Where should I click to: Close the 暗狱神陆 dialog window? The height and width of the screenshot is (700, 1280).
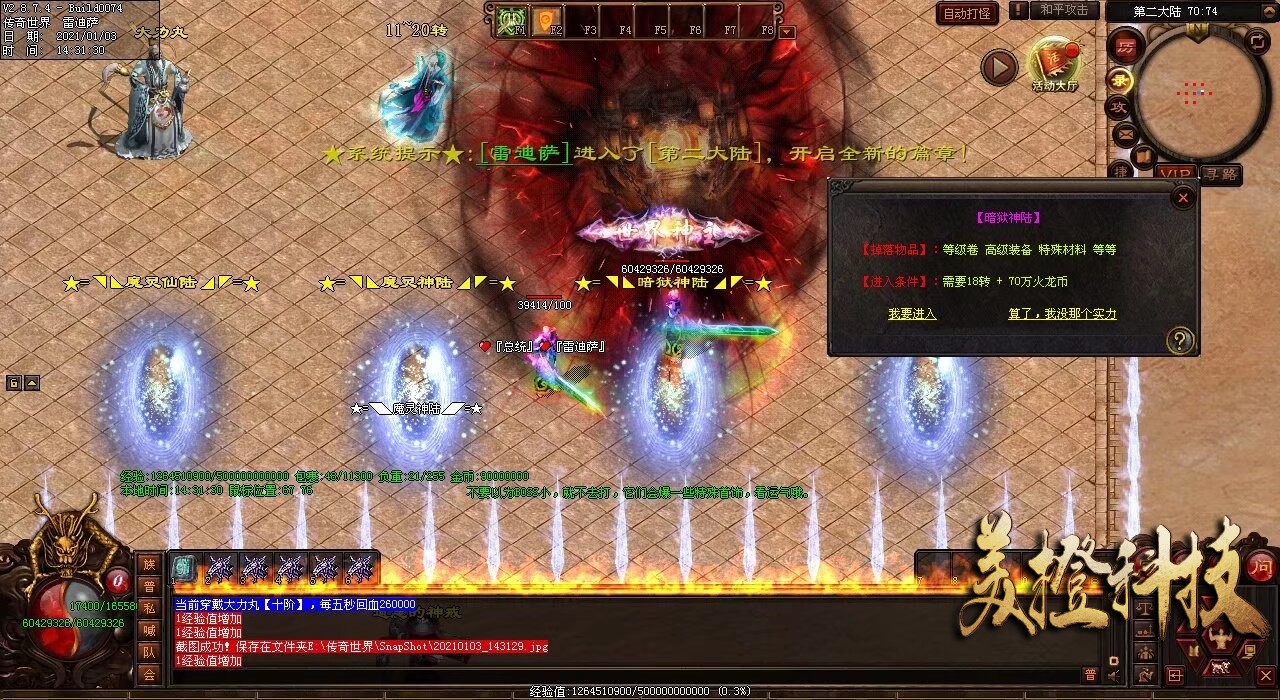[1183, 198]
